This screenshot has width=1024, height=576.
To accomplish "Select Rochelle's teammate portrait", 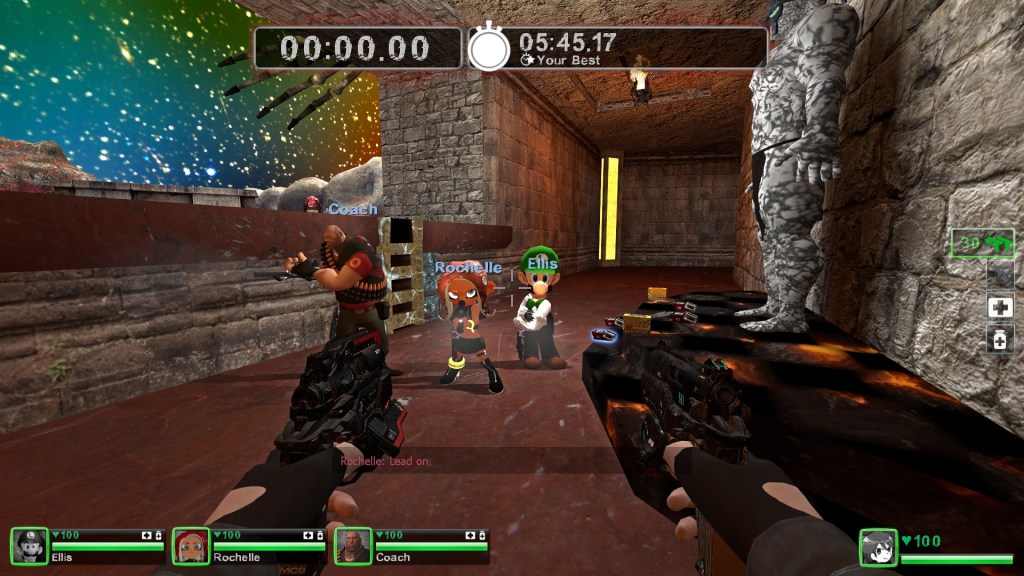I will [191, 546].
